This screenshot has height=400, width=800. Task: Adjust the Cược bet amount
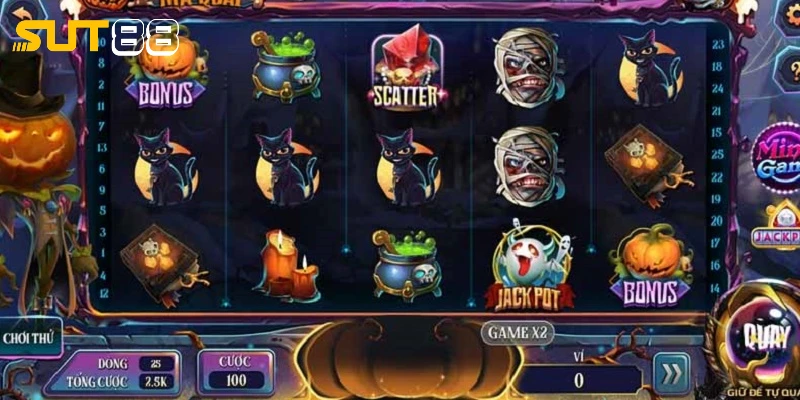[236, 371]
